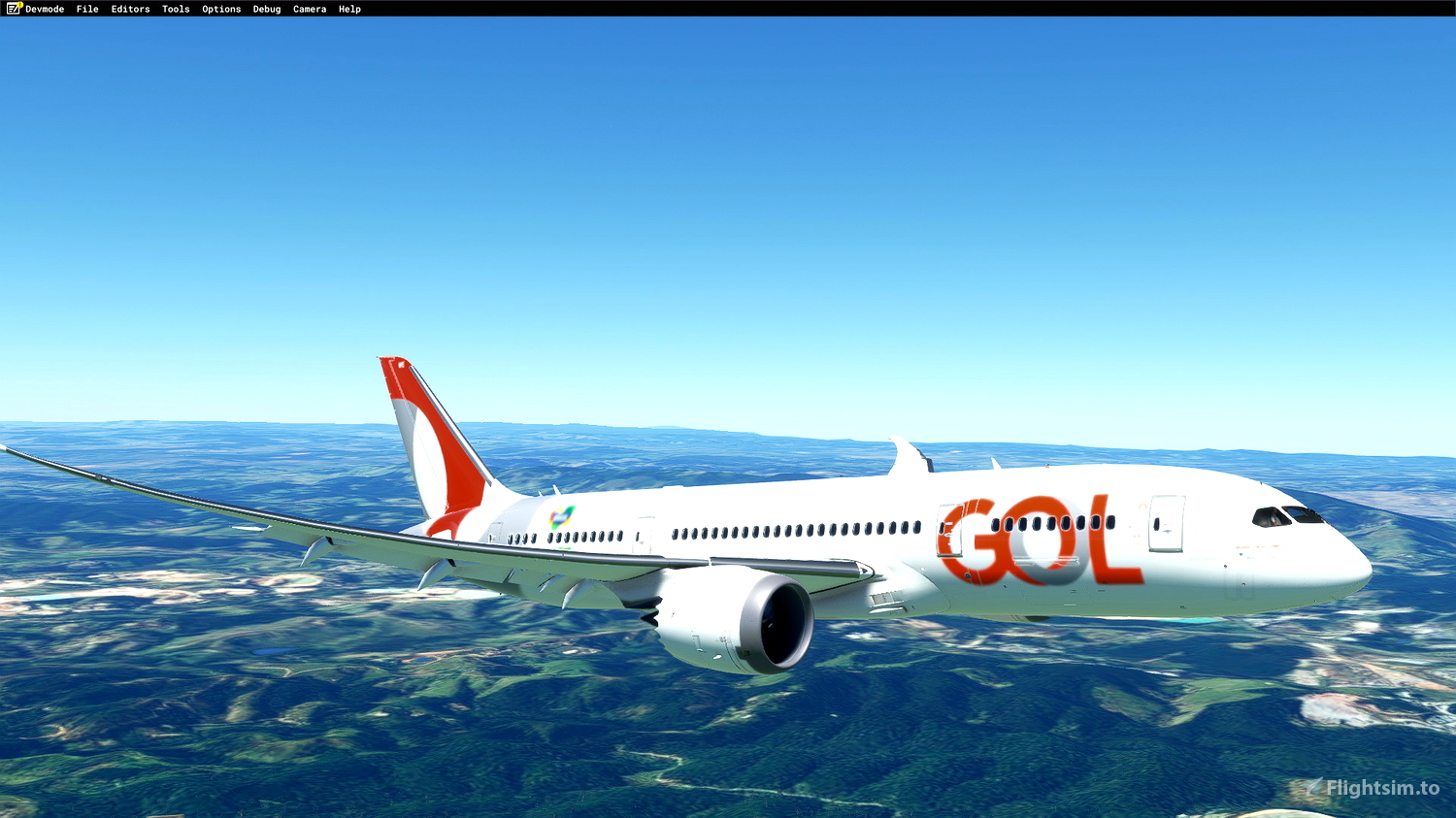1456x818 pixels.
Task: Open the Options menu
Action: pos(220,9)
